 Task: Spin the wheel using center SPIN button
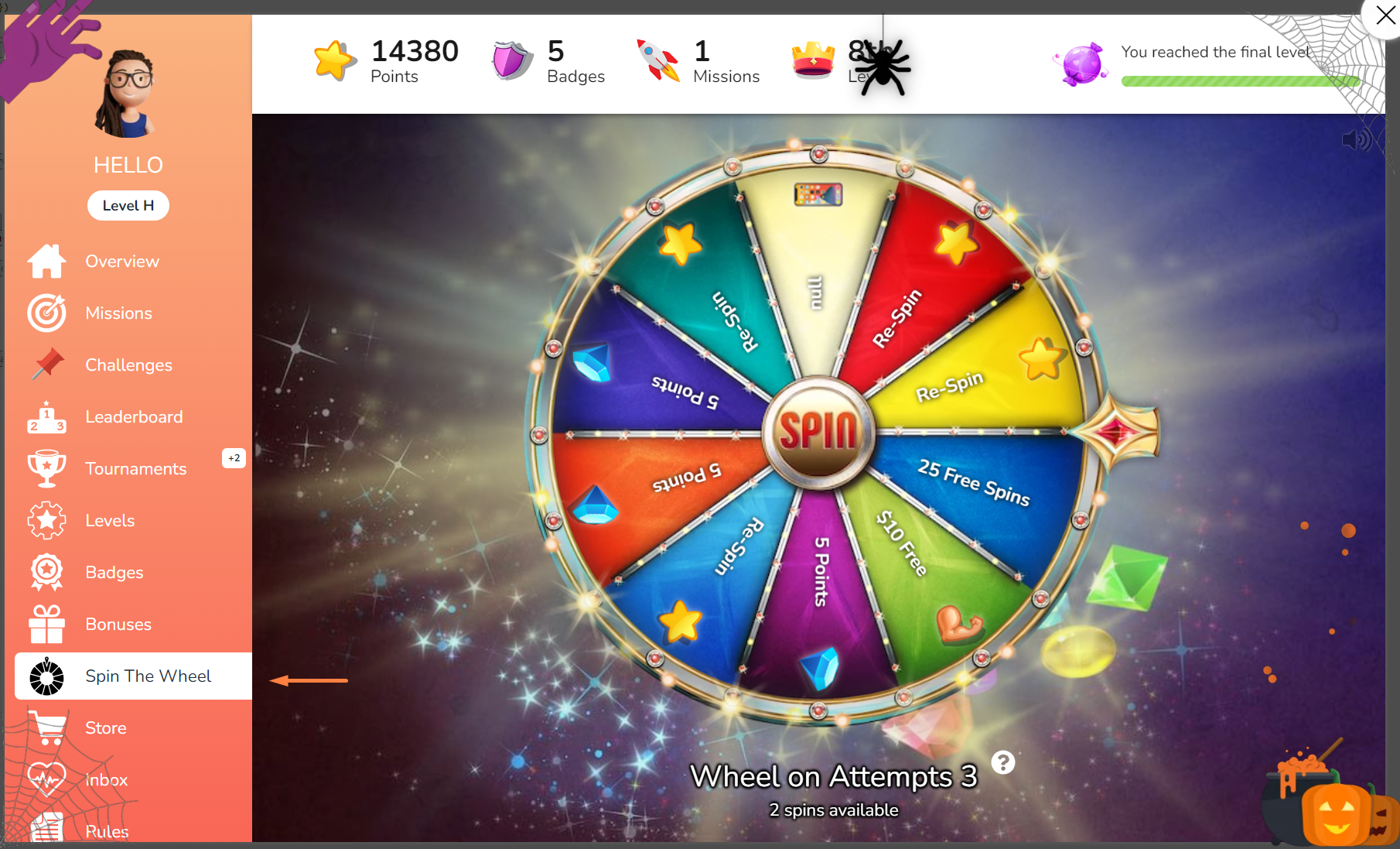point(818,430)
